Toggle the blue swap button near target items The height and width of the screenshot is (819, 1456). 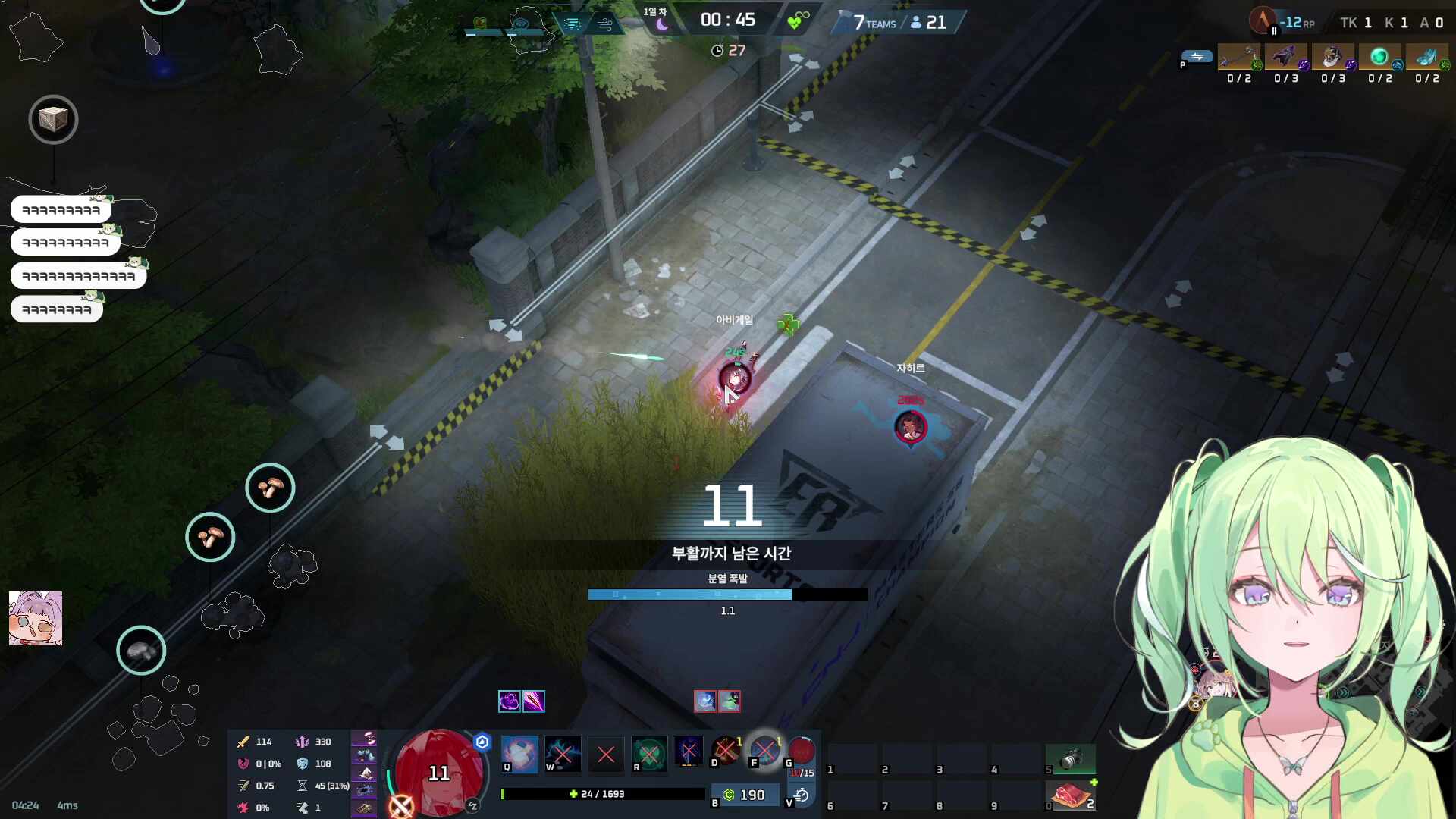pyautogui.click(x=1197, y=57)
